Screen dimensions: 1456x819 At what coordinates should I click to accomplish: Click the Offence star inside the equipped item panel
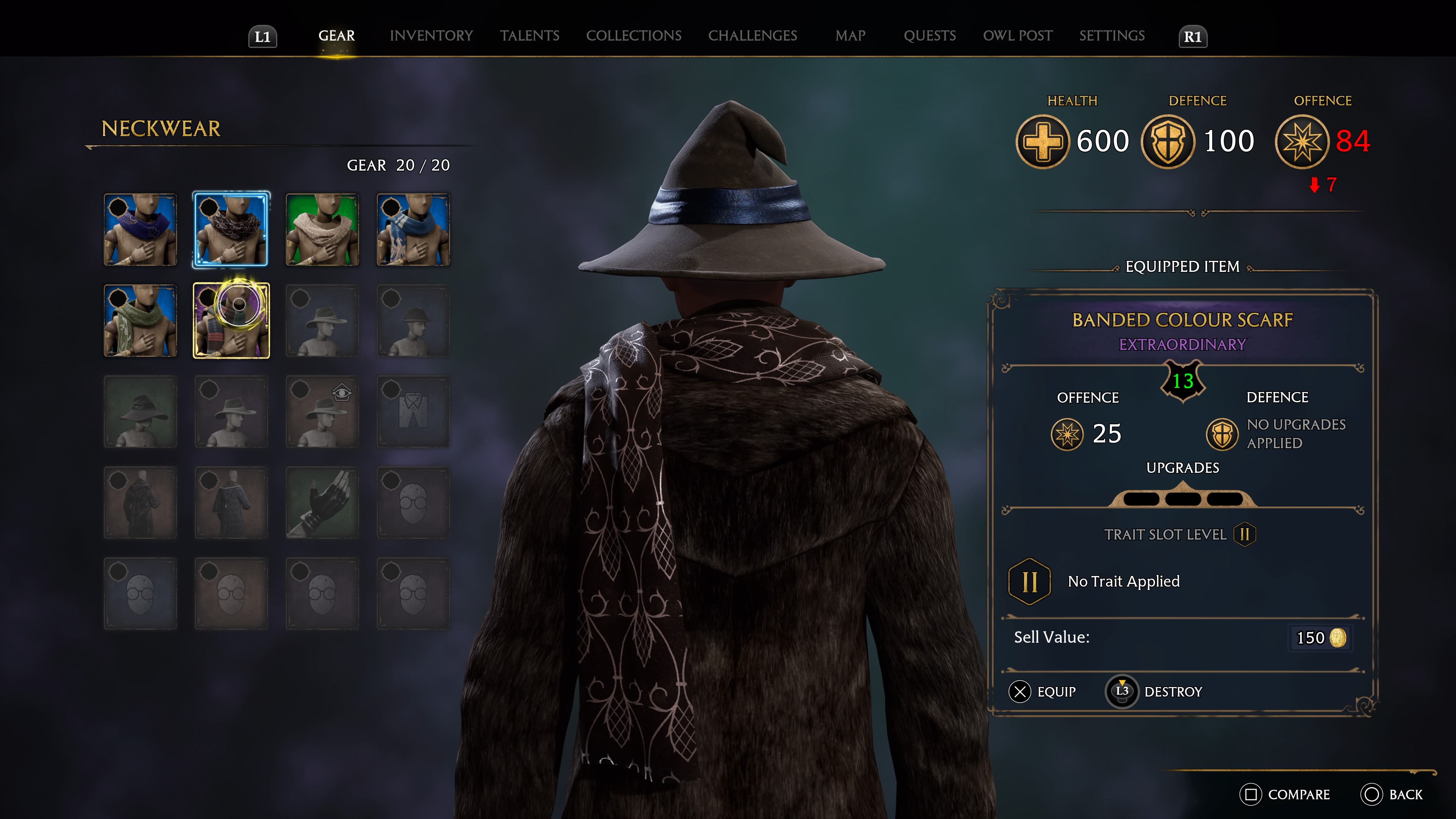[1067, 435]
